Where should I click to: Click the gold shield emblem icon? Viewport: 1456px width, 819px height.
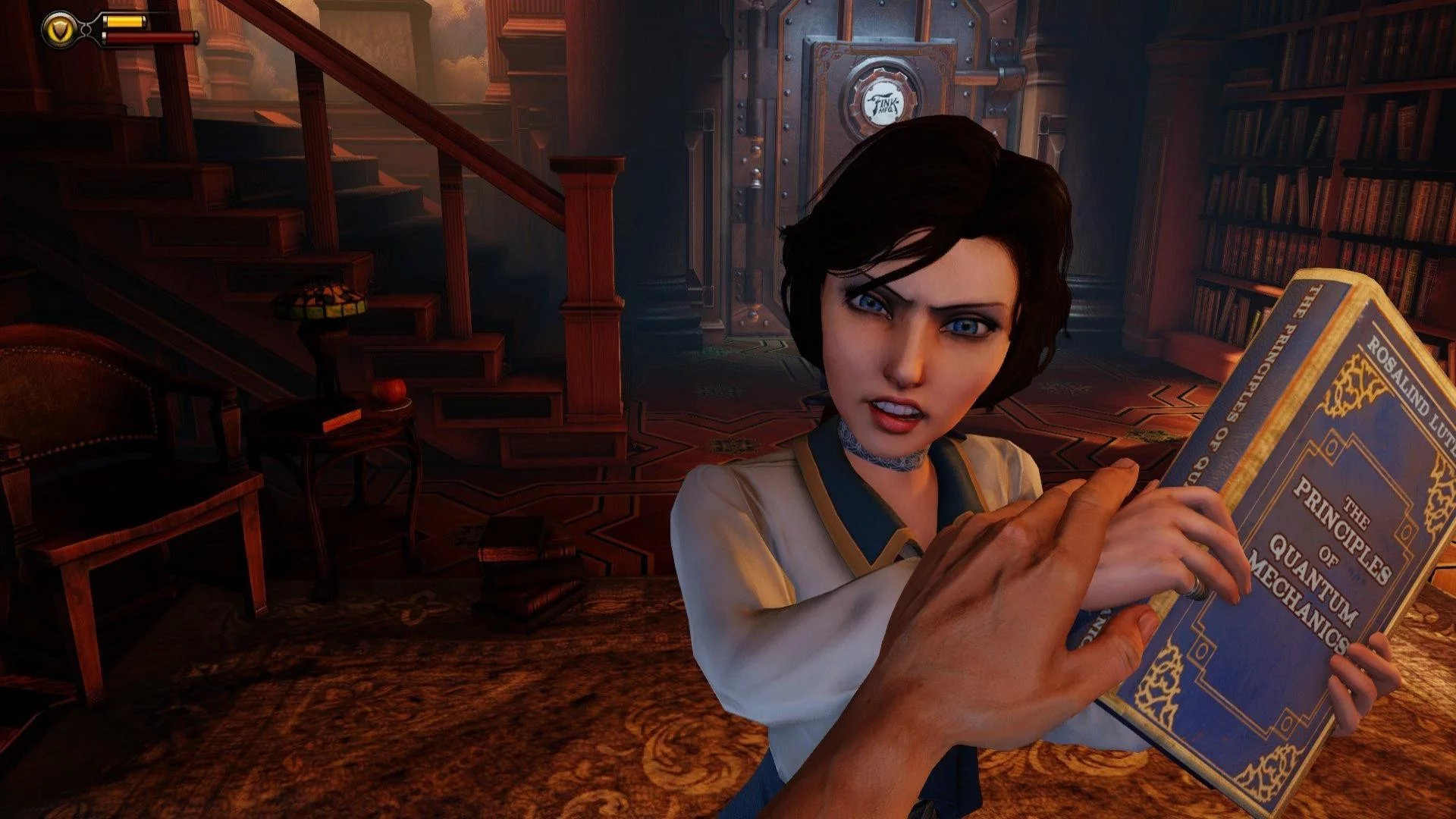pos(58,30)
